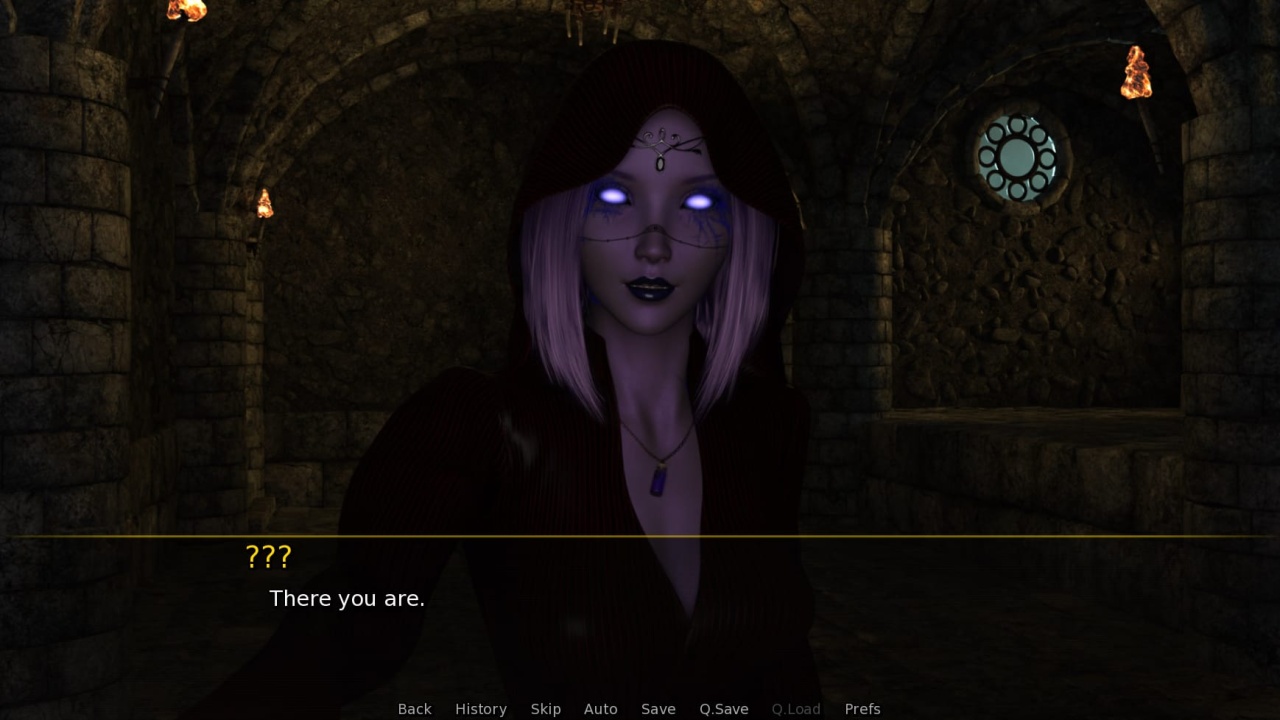This screenshot has width=1280, height=720.
Task: Go back to the previous dialogue line
Action: pos(414,709)
